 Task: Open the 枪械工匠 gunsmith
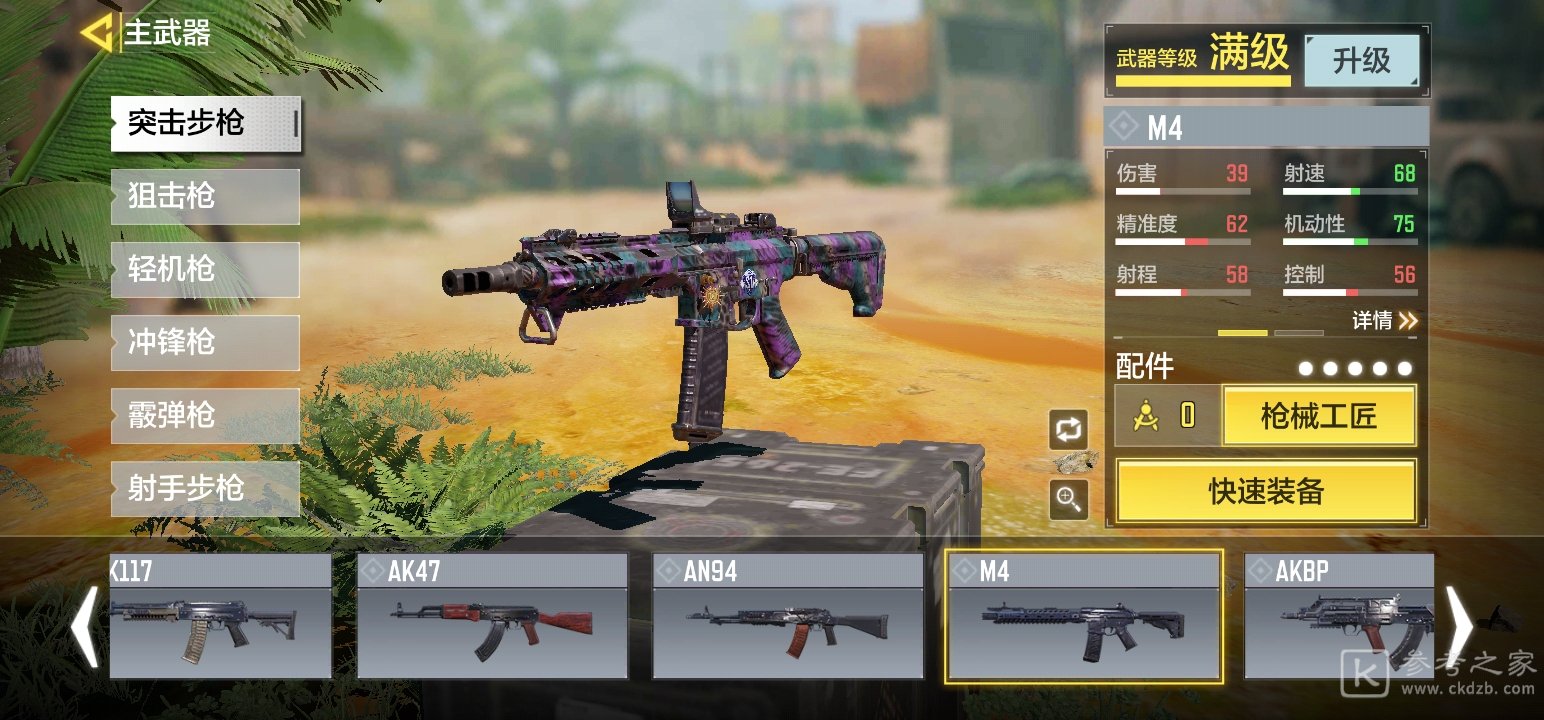tap(1318, 416)
